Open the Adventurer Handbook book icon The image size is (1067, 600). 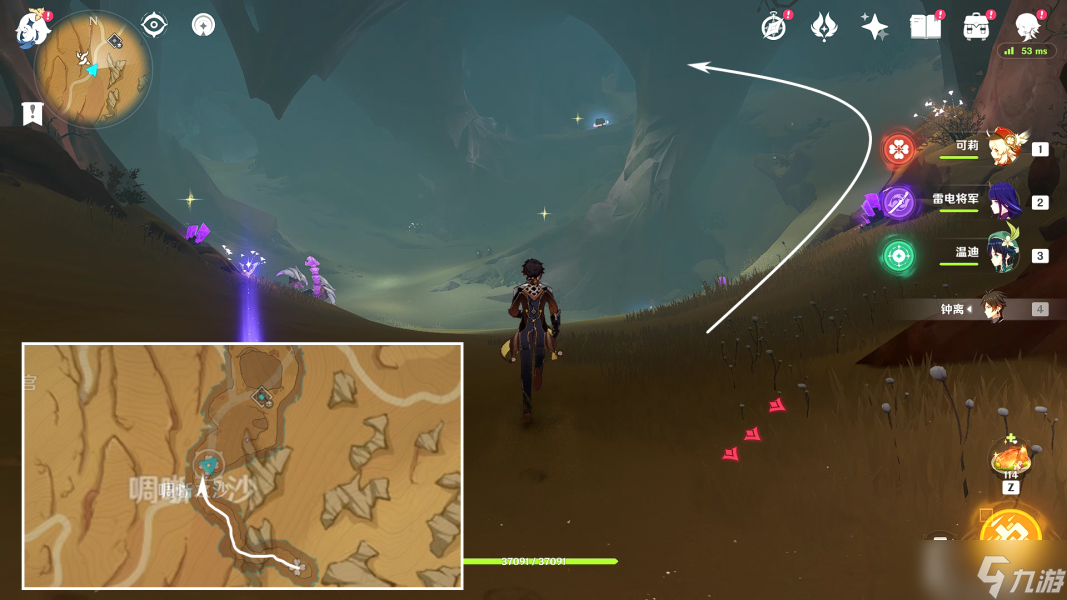(x=925, y=27)
